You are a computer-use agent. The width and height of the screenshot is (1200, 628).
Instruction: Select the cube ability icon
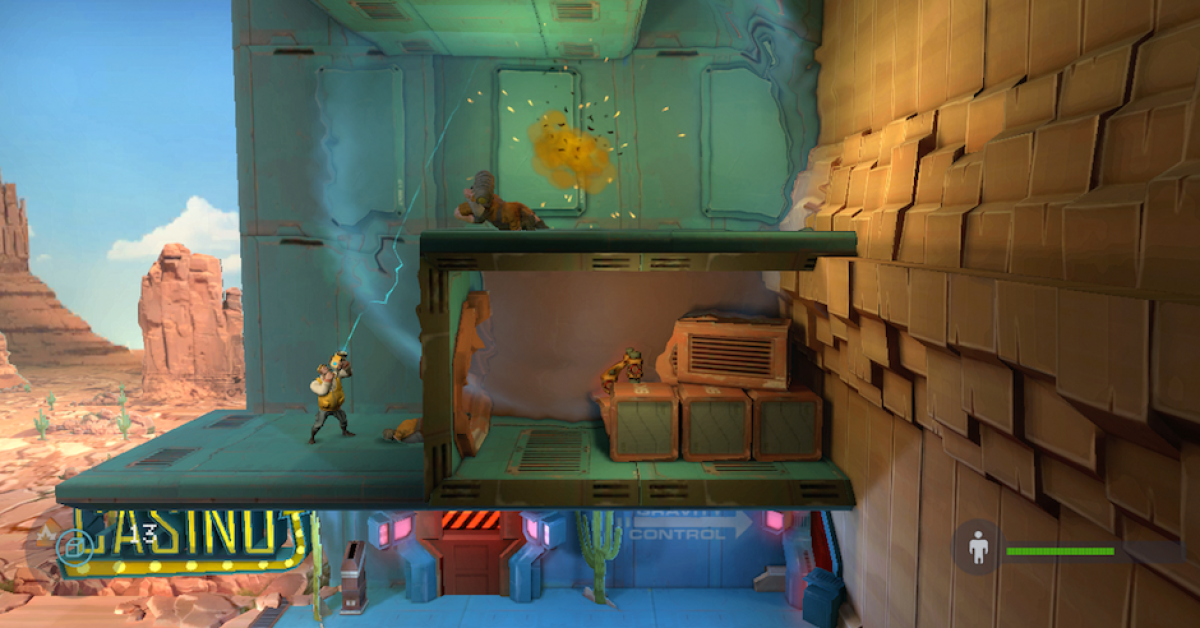tap(73, 546)
